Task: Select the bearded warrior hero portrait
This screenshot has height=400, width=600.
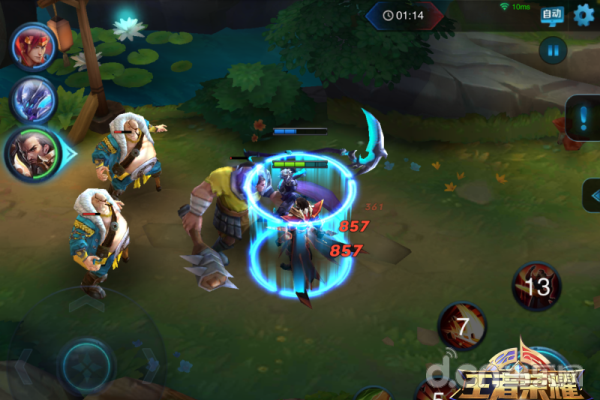Action: 31,153
